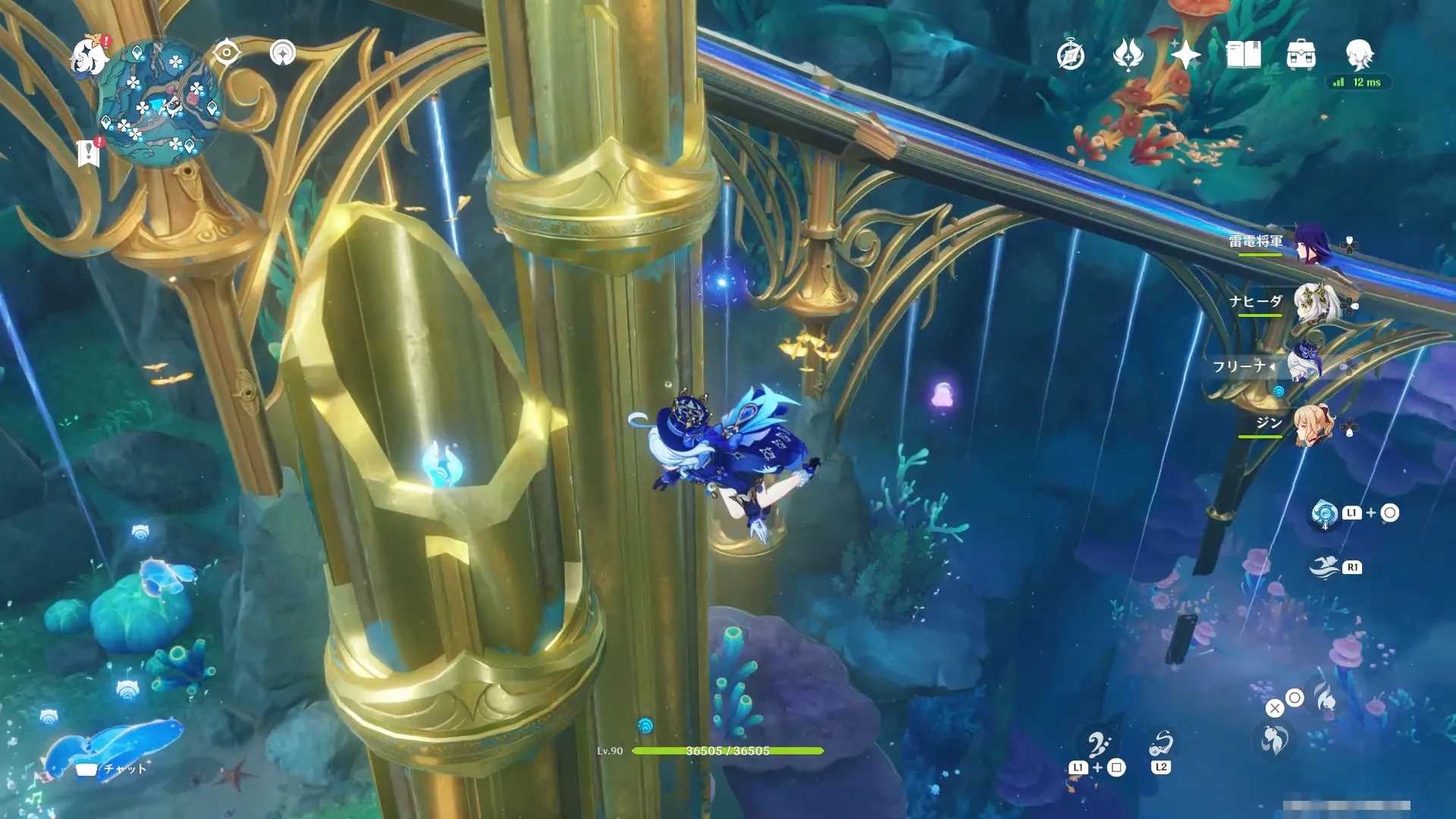Open the character head profile icon
Viewport: 1456px width, 819px height.
[1359, 55]
